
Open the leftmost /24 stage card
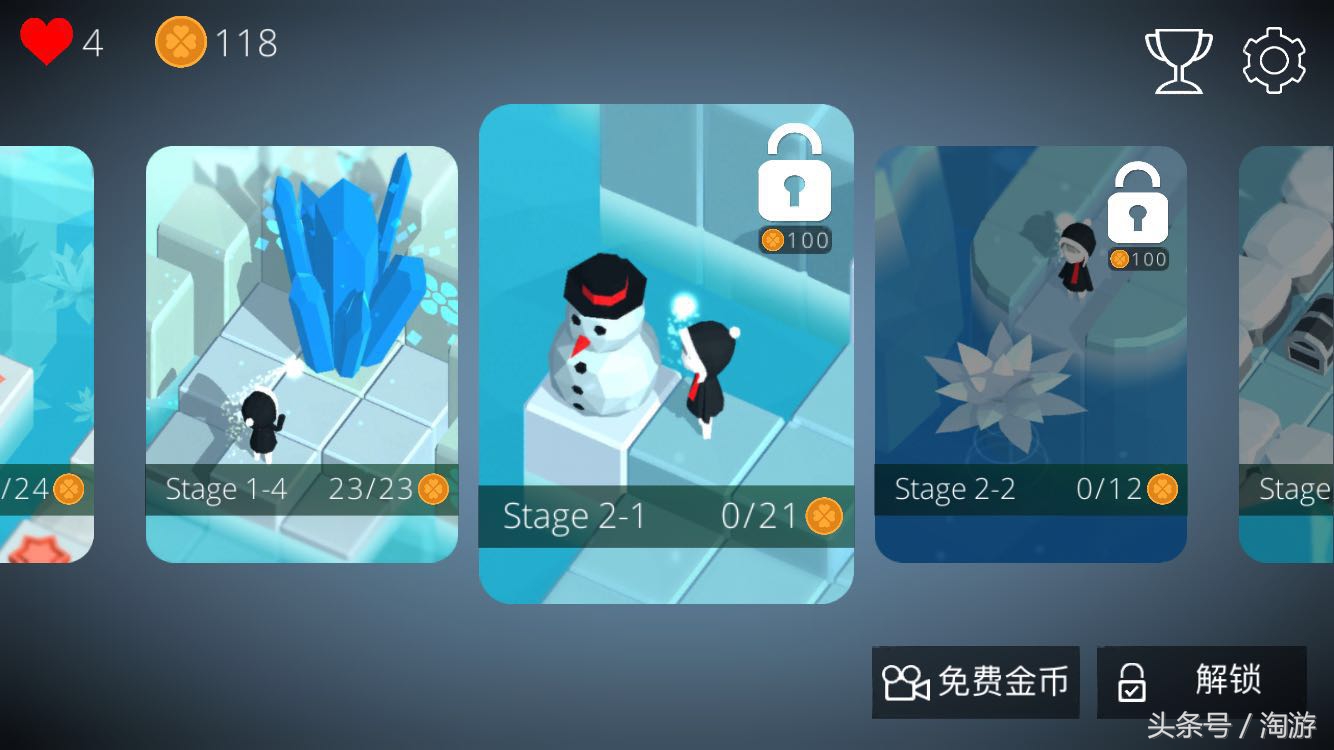tap(45, 350)
